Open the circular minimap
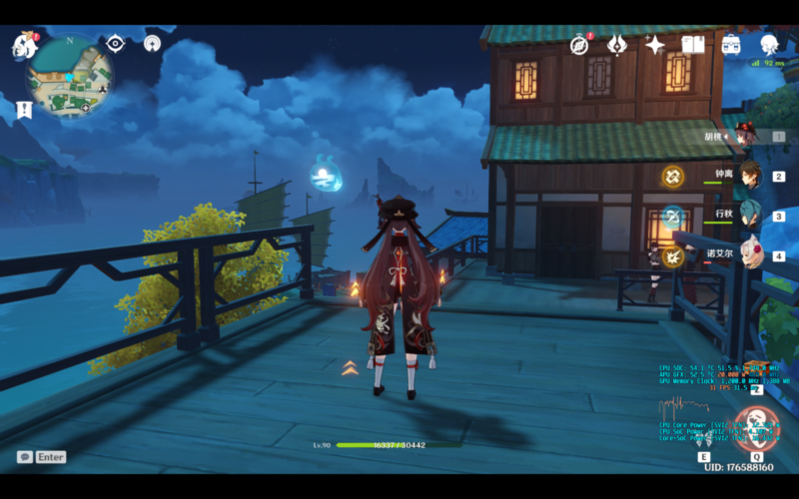799x499 pixels. [69, 76]
